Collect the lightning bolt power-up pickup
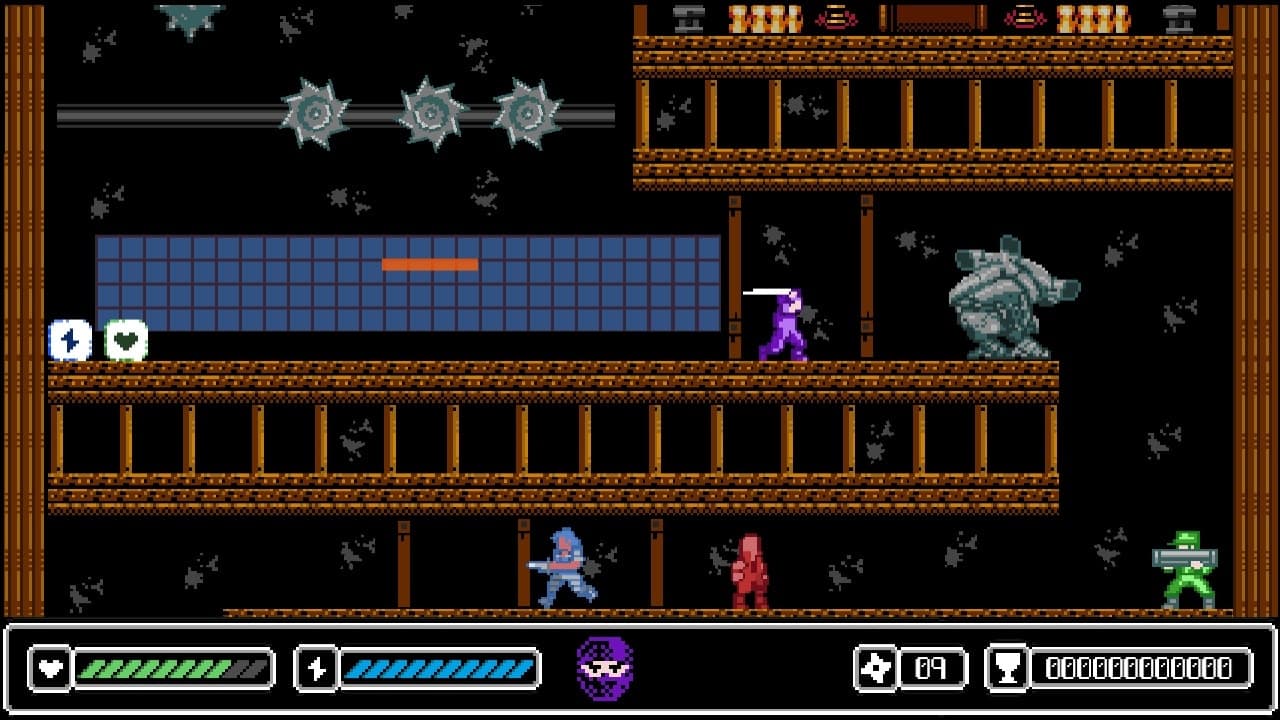This screenshot has width=1280, height=720. [x=68, y=340]
